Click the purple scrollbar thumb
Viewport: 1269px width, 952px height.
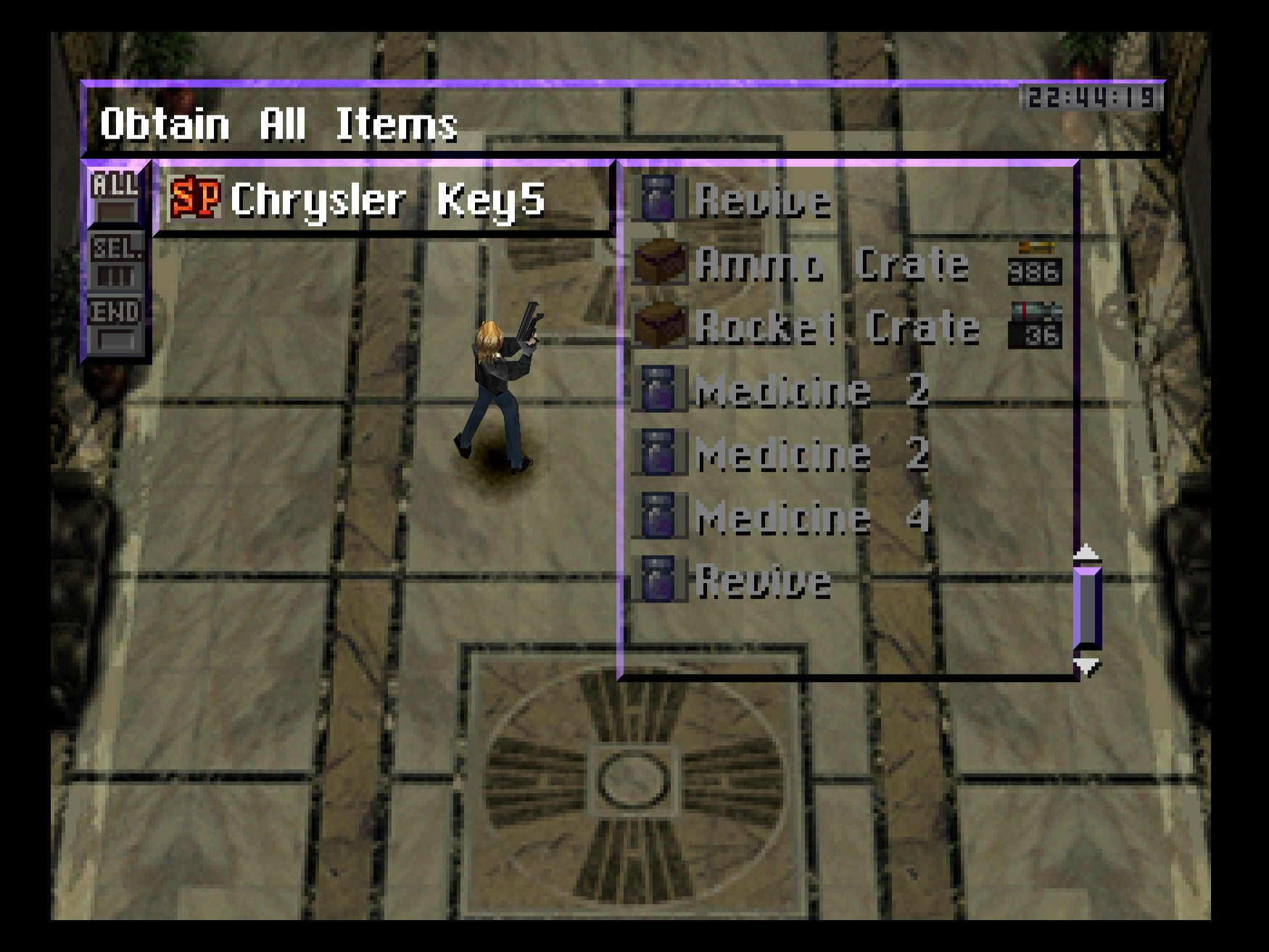pos(1087,608)
